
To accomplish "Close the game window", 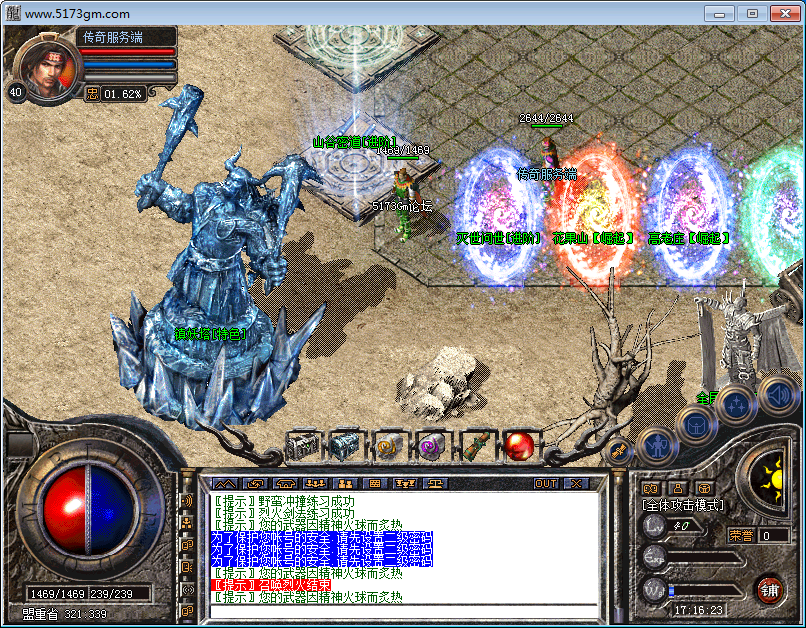I will click(x=781, y=13).
